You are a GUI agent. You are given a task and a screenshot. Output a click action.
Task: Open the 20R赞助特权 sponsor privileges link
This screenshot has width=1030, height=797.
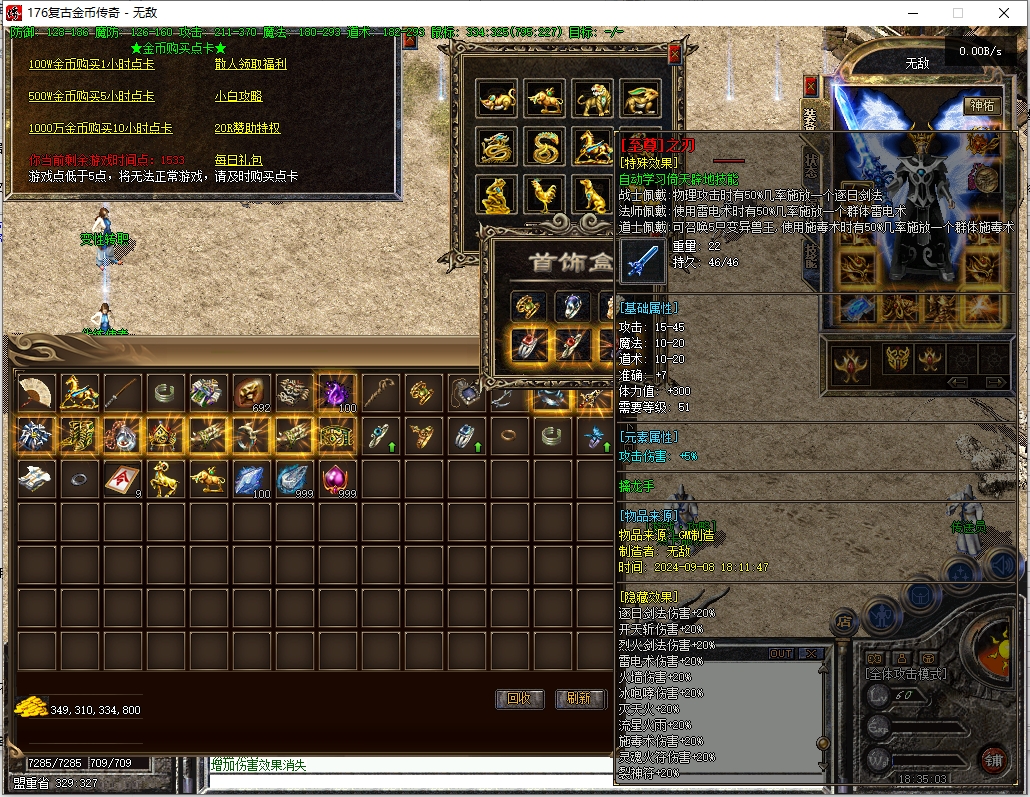coord(247,128)
